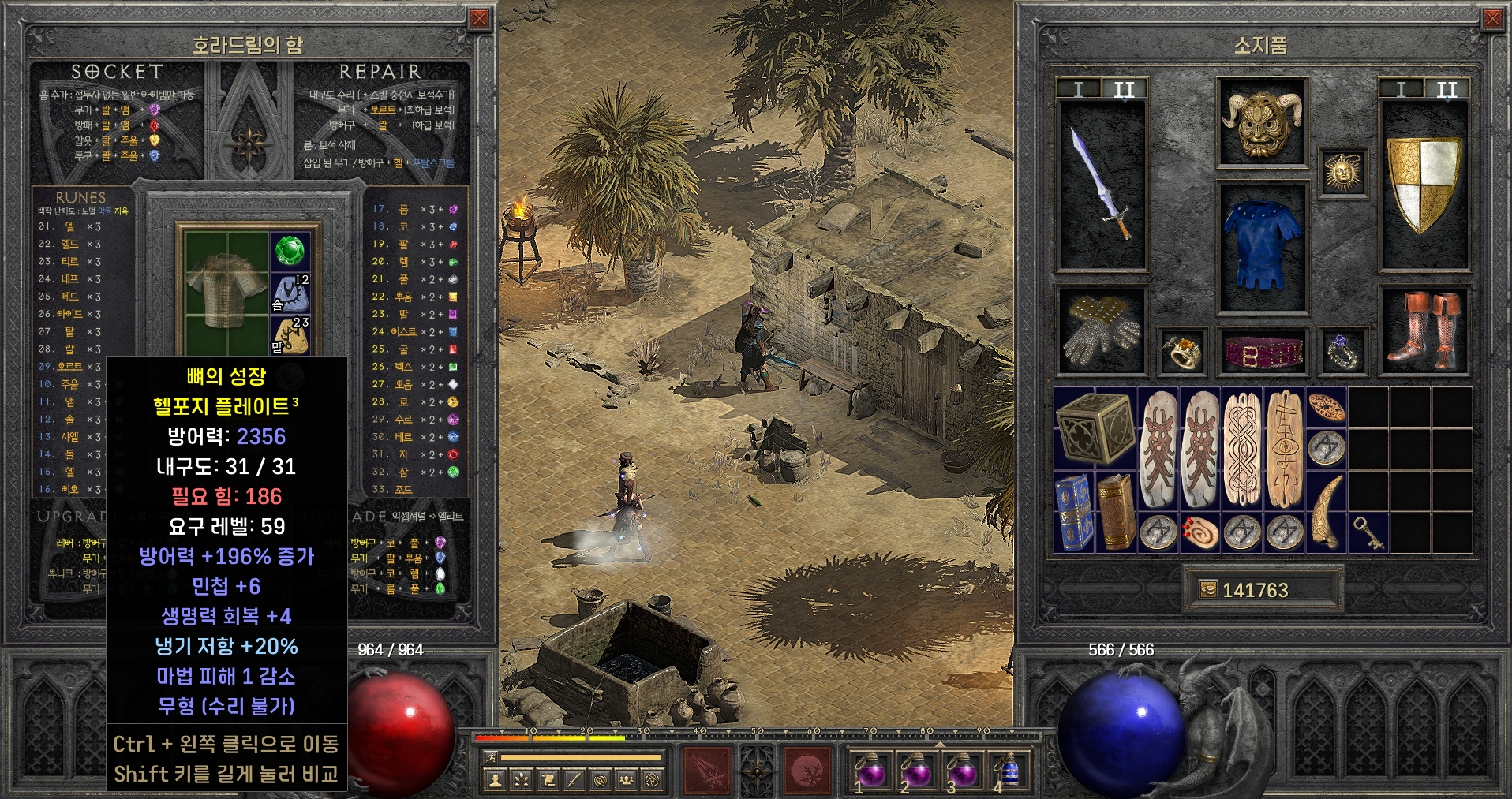
Task: Select the chain armor inside the cube
Action: point(226,289)
